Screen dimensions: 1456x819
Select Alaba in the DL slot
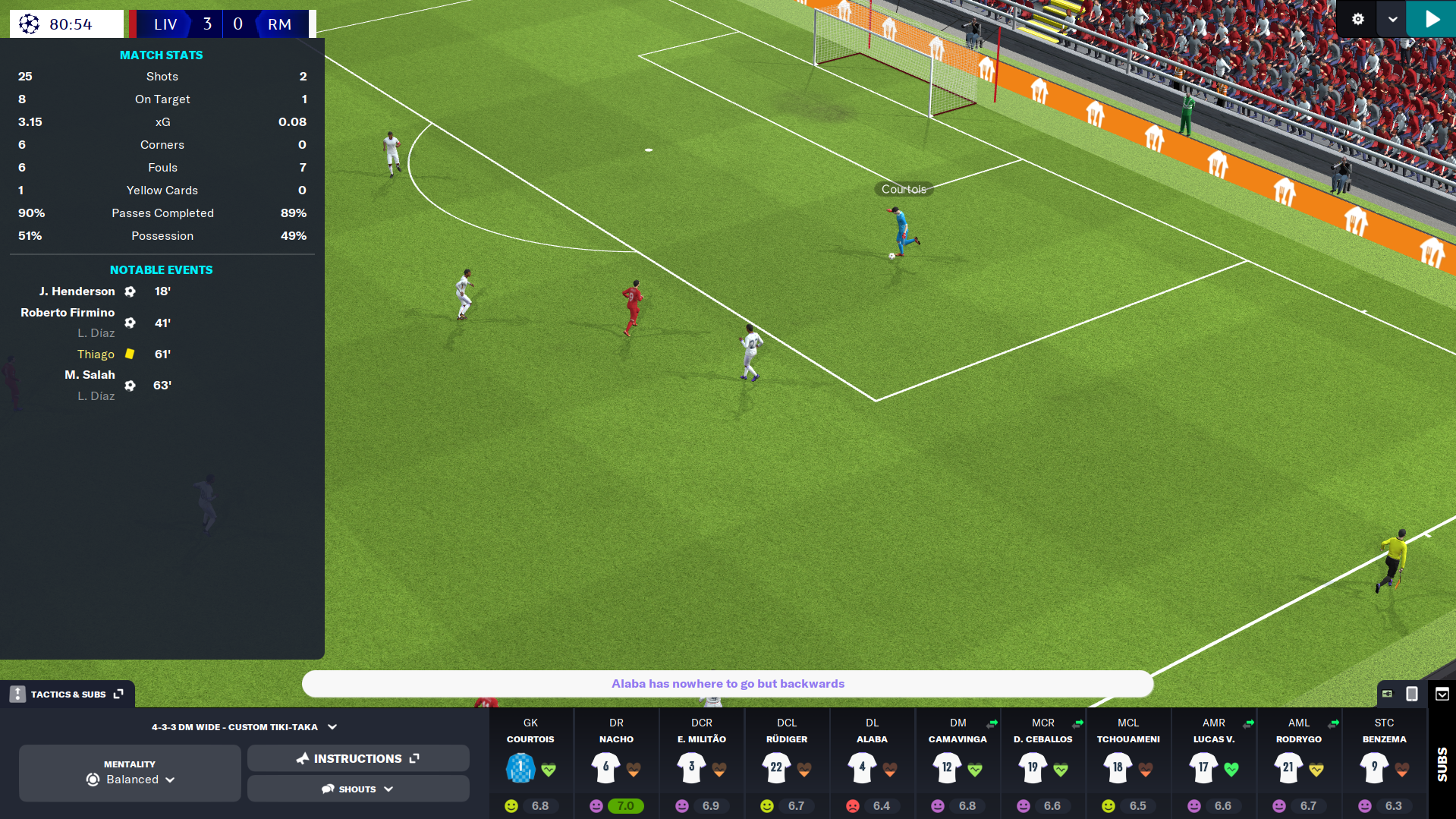872,763
